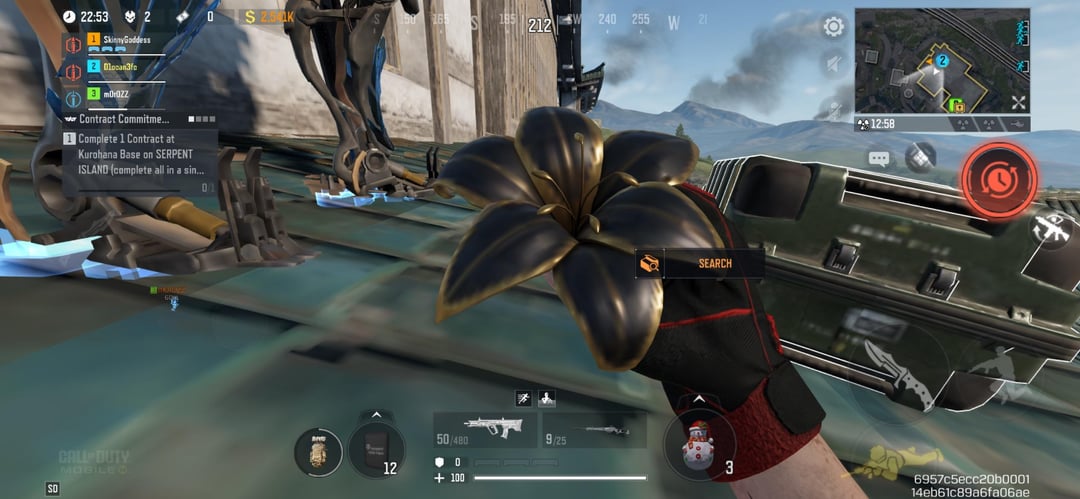Switch to the sniper rifle weapon slot
Viewport: 1080px width, 499px height.
pos(594,430)
